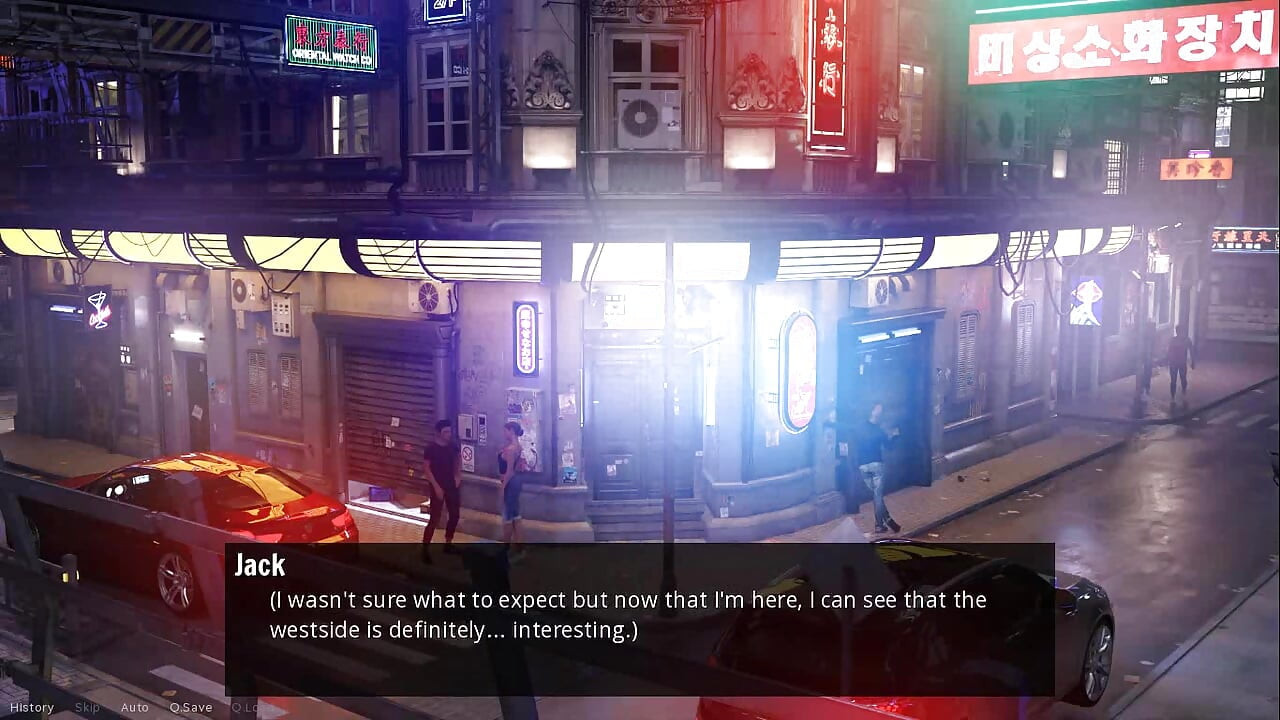Select the man in the black t-shirt
Viewport: 1280px width, 720px height.
point(440,470)
